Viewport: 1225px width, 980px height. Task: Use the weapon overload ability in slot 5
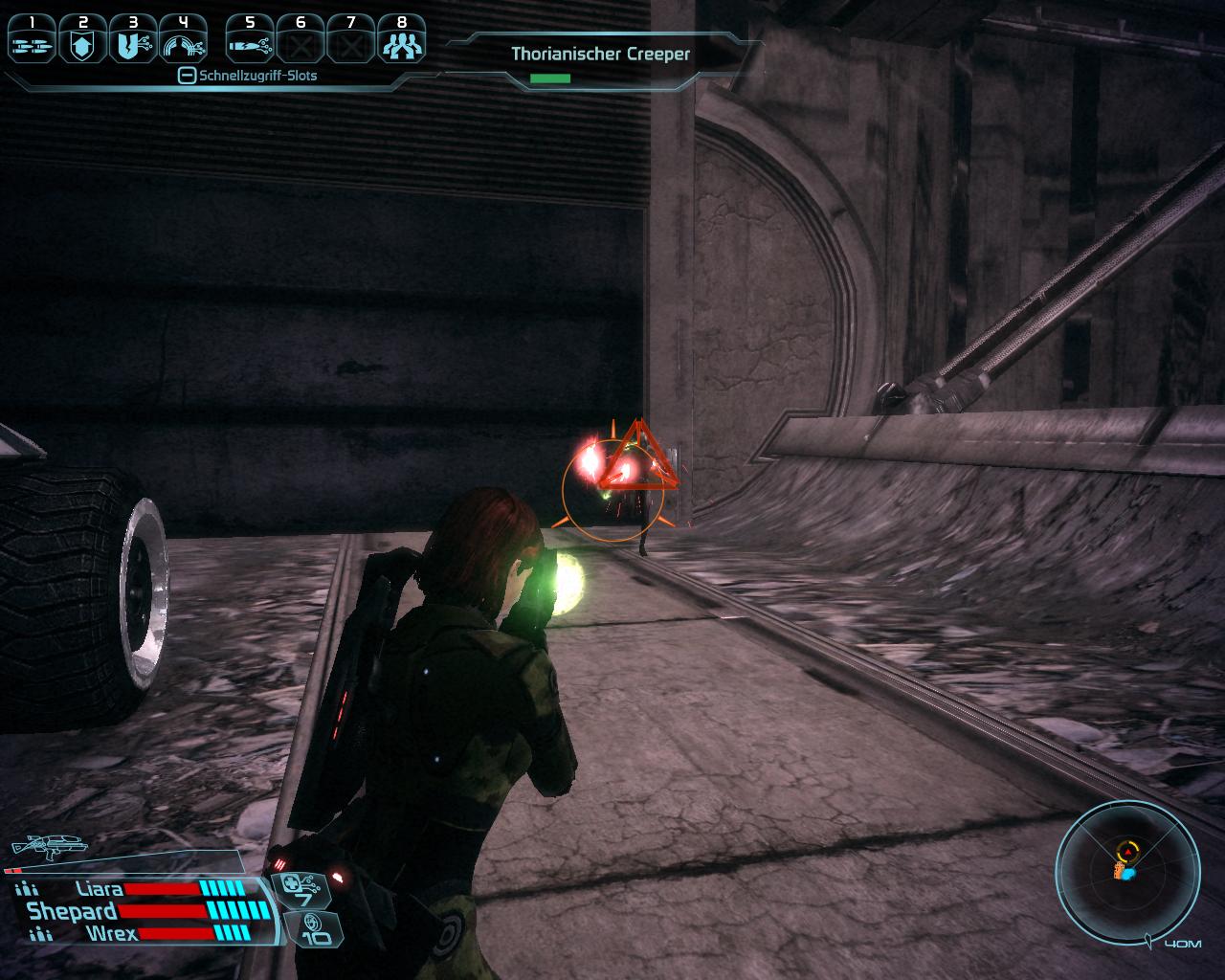click(x=251, y=39)
